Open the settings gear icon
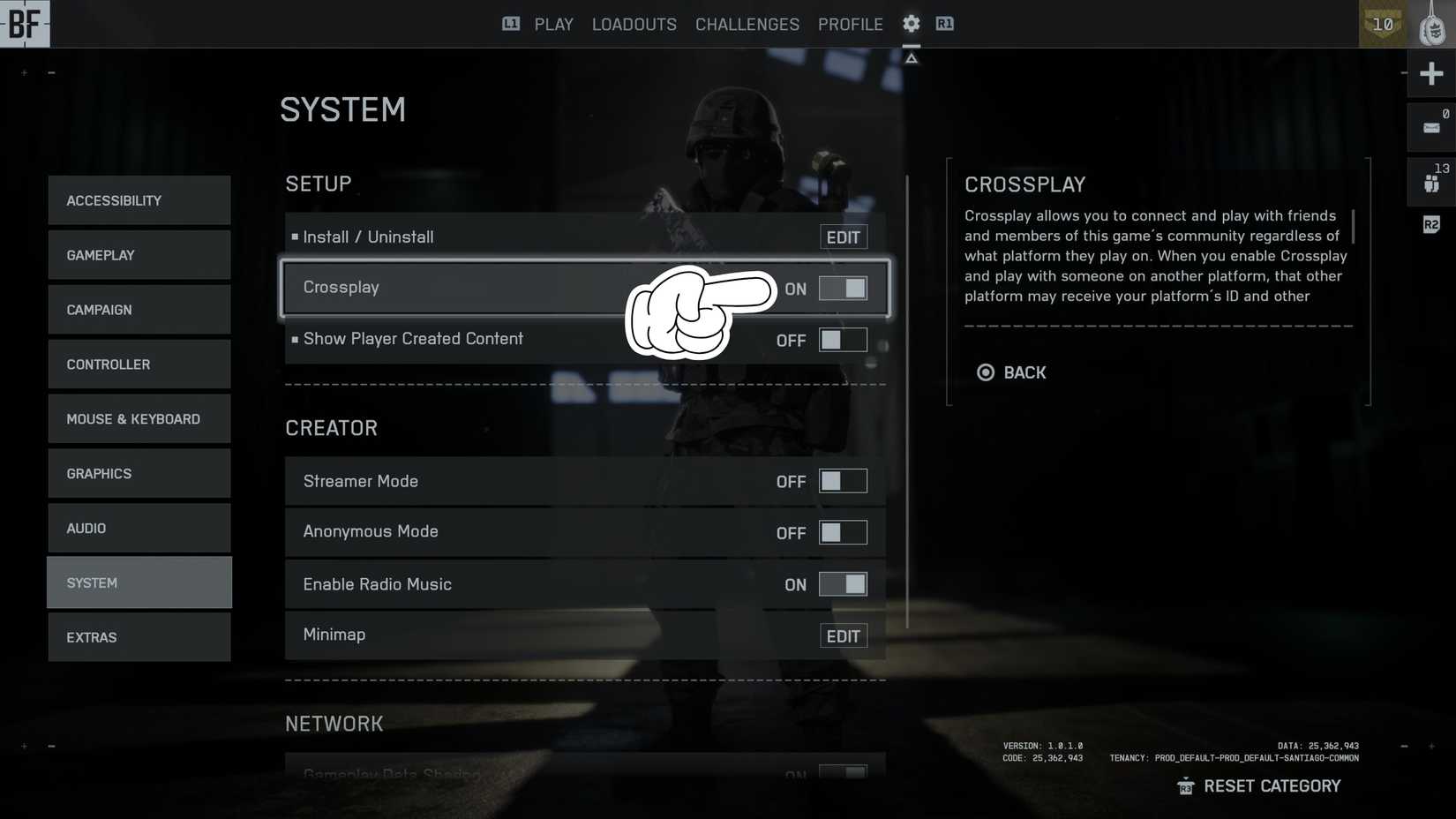The image size is (1456, 819). (x=911, y=24)
